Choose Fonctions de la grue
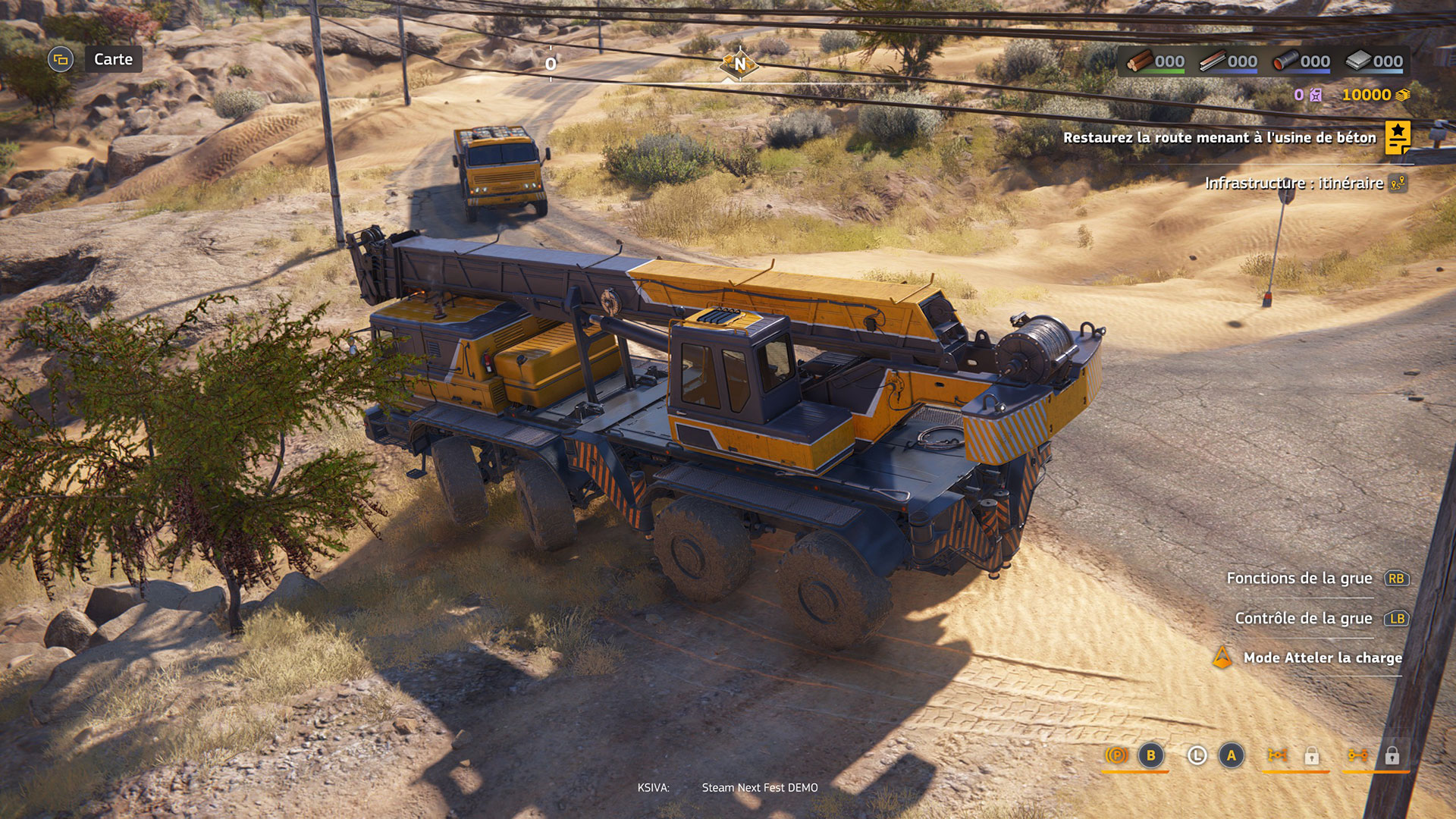Screen dimensions: 1456x819 coord(1299,578)
